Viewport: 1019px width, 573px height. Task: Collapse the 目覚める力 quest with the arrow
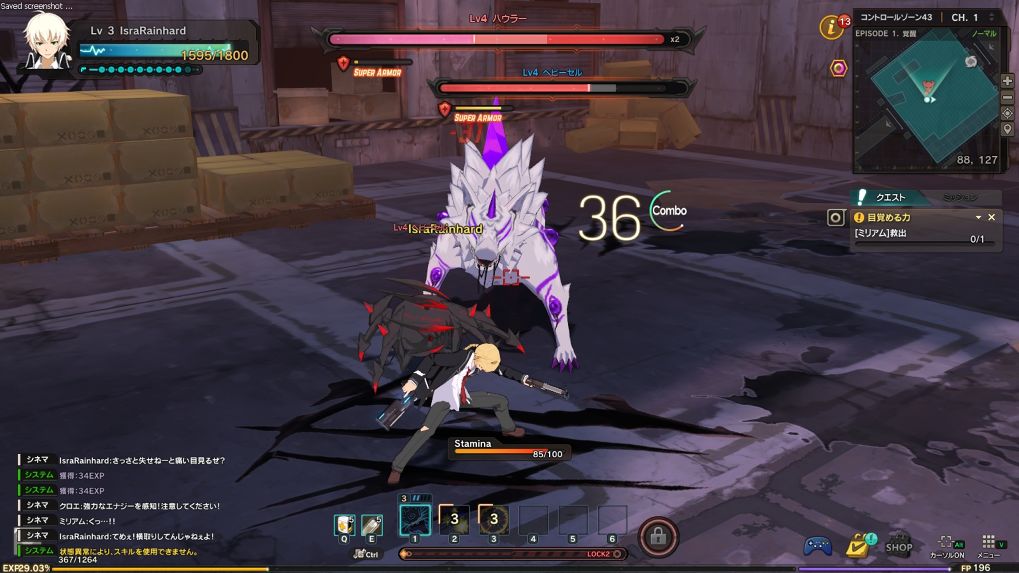coord(978,217)
